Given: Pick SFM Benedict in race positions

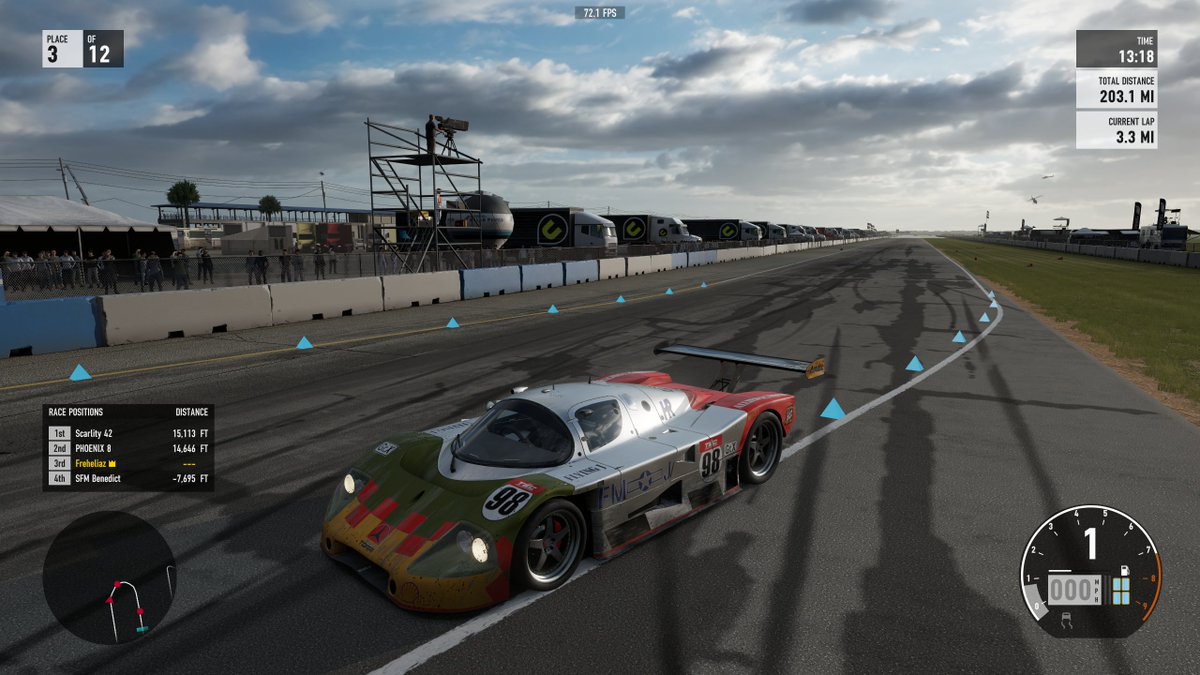Looking at the screenshot, I should click(x=127, y=479).
